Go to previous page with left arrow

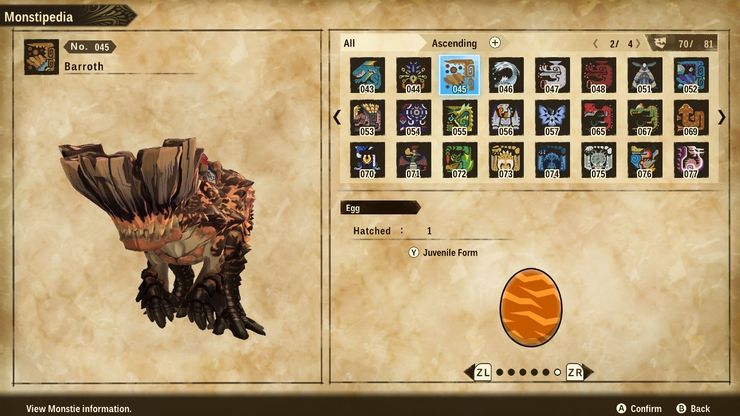tap(337, 117)
